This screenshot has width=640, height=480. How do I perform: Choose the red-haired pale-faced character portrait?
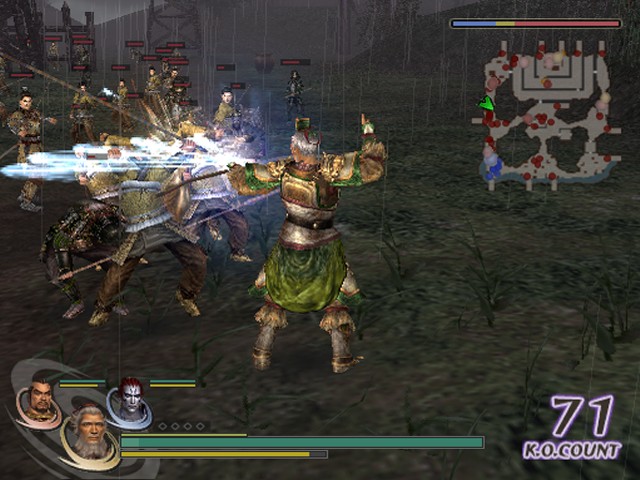pyautogui.click(x=131, y=398)
